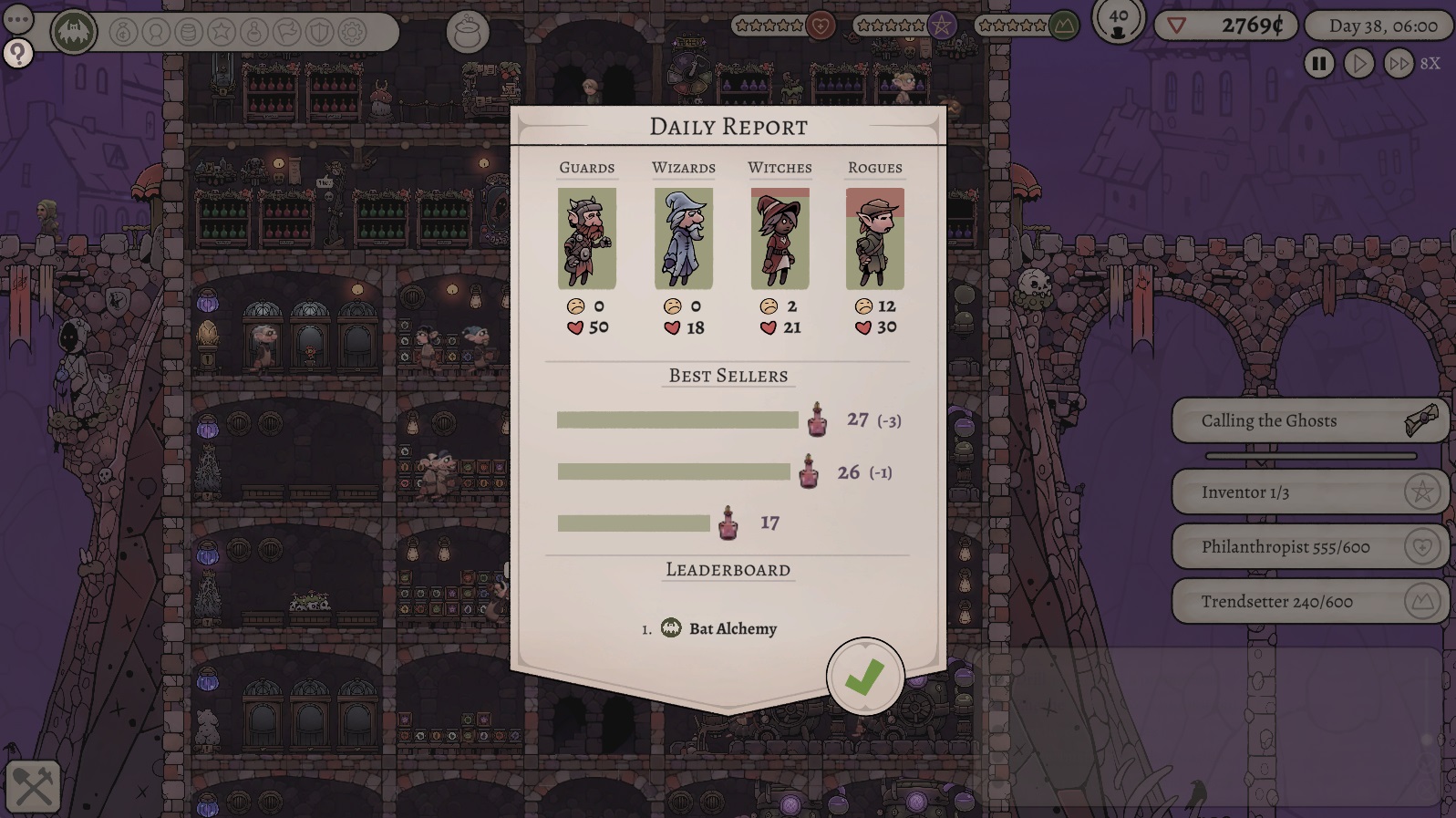Open the barrel storage icon
1456x818 pixels.
click(x=189, y=33)
